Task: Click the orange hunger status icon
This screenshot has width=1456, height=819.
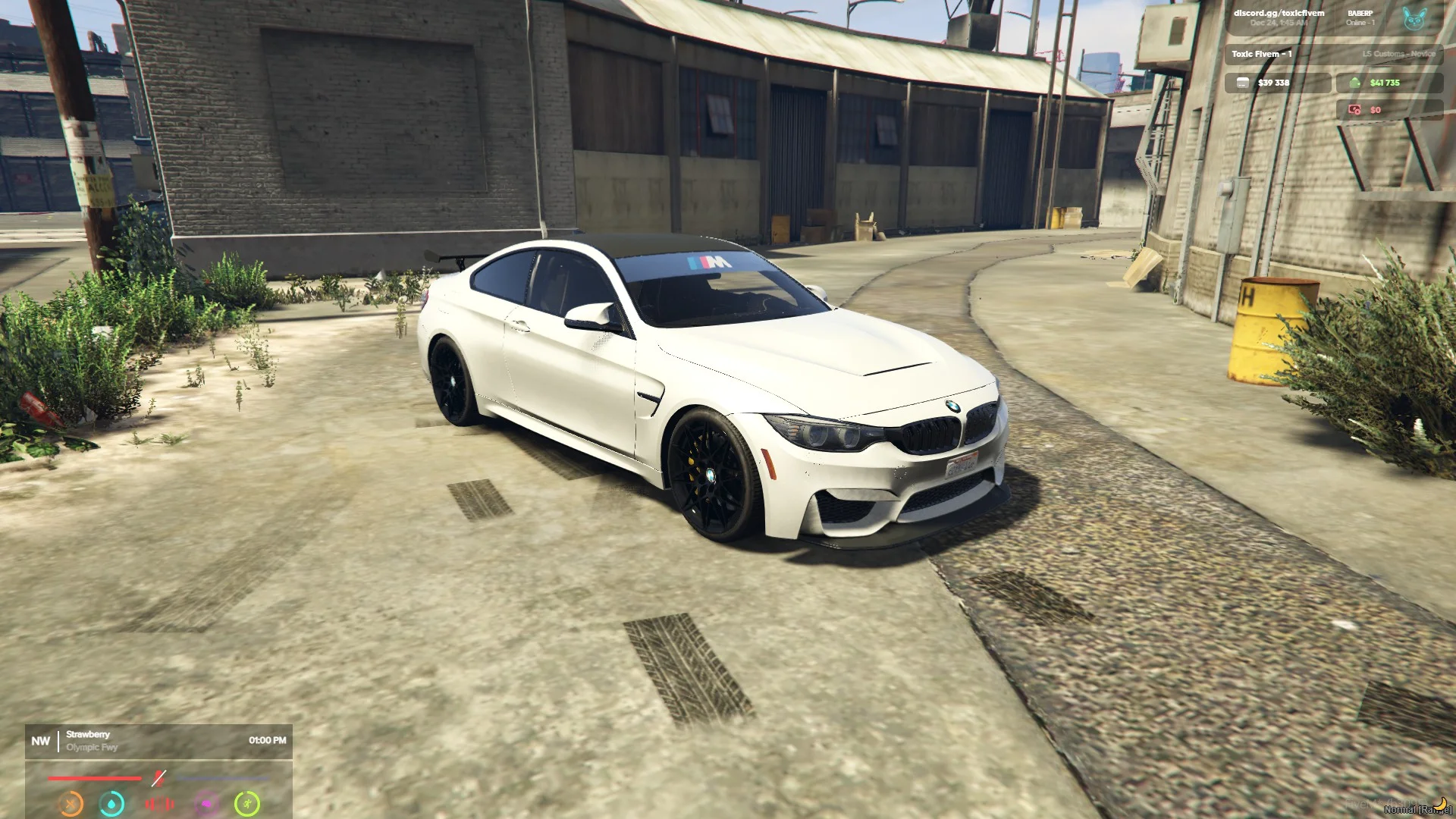Action: [71, 803]
